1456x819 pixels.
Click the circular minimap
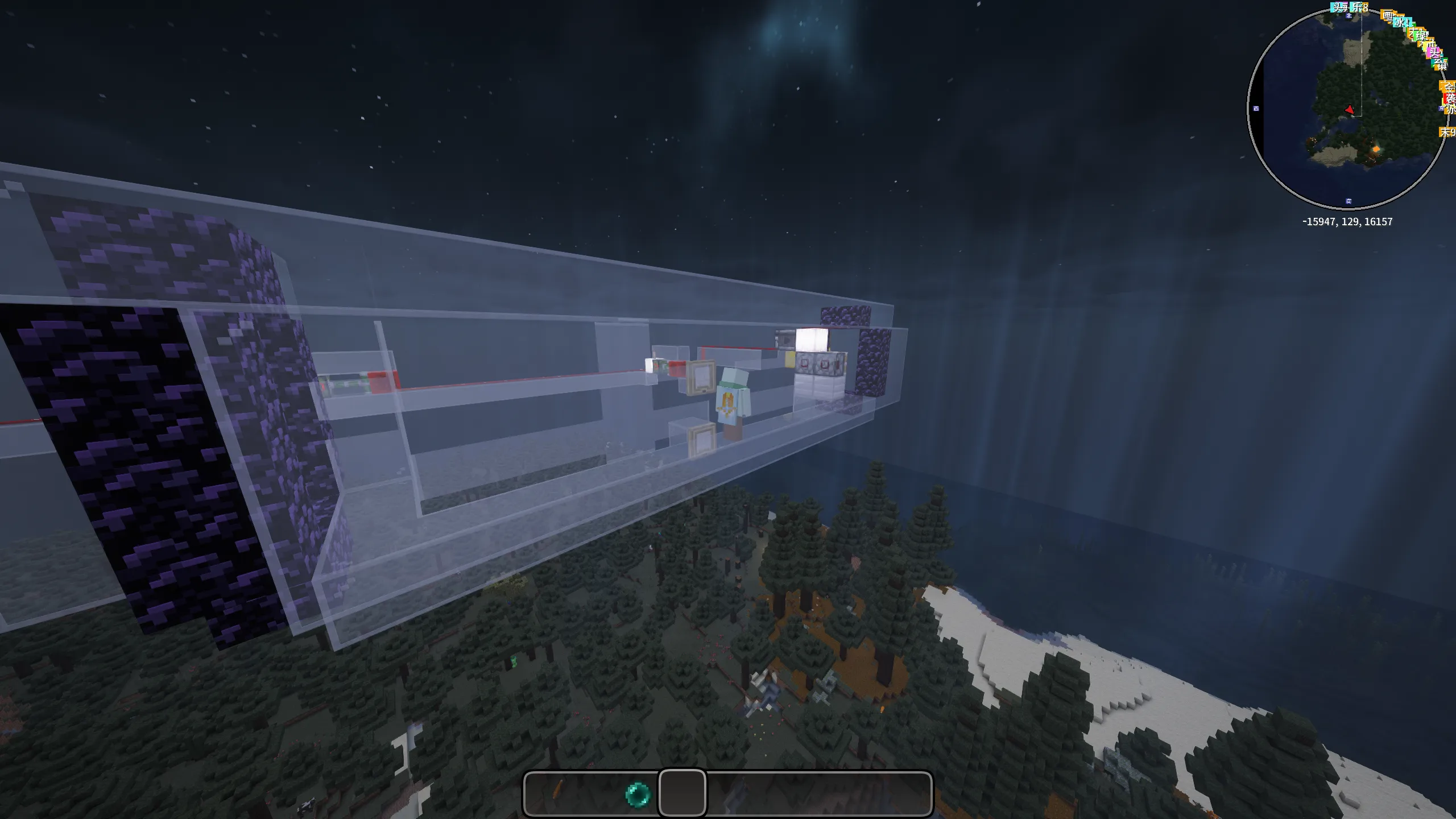(1347, 108)
